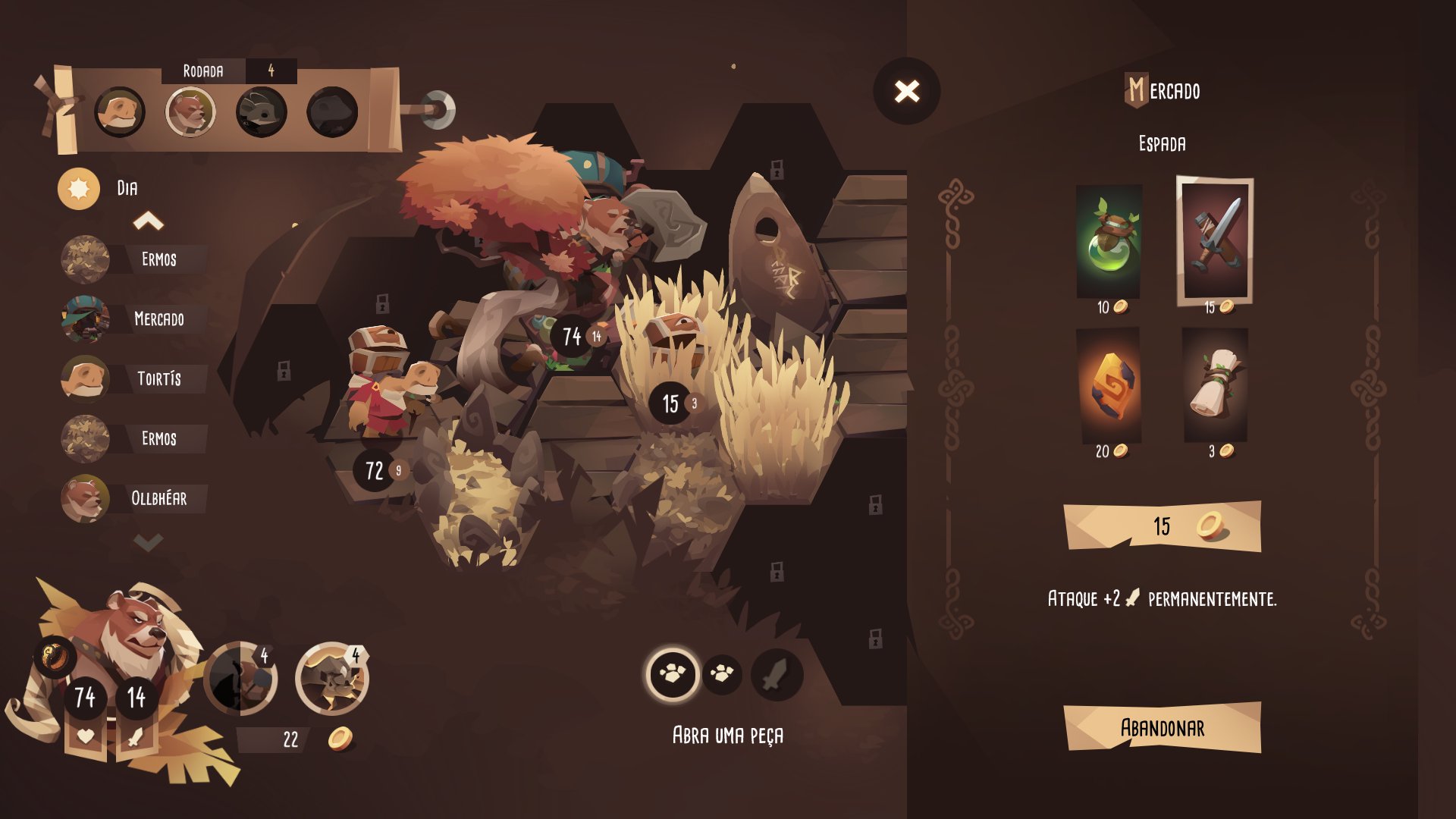Select the green potion for 10 coins
The height and width of the screenshot is (819, 1456).
(x=1109, y=241)
